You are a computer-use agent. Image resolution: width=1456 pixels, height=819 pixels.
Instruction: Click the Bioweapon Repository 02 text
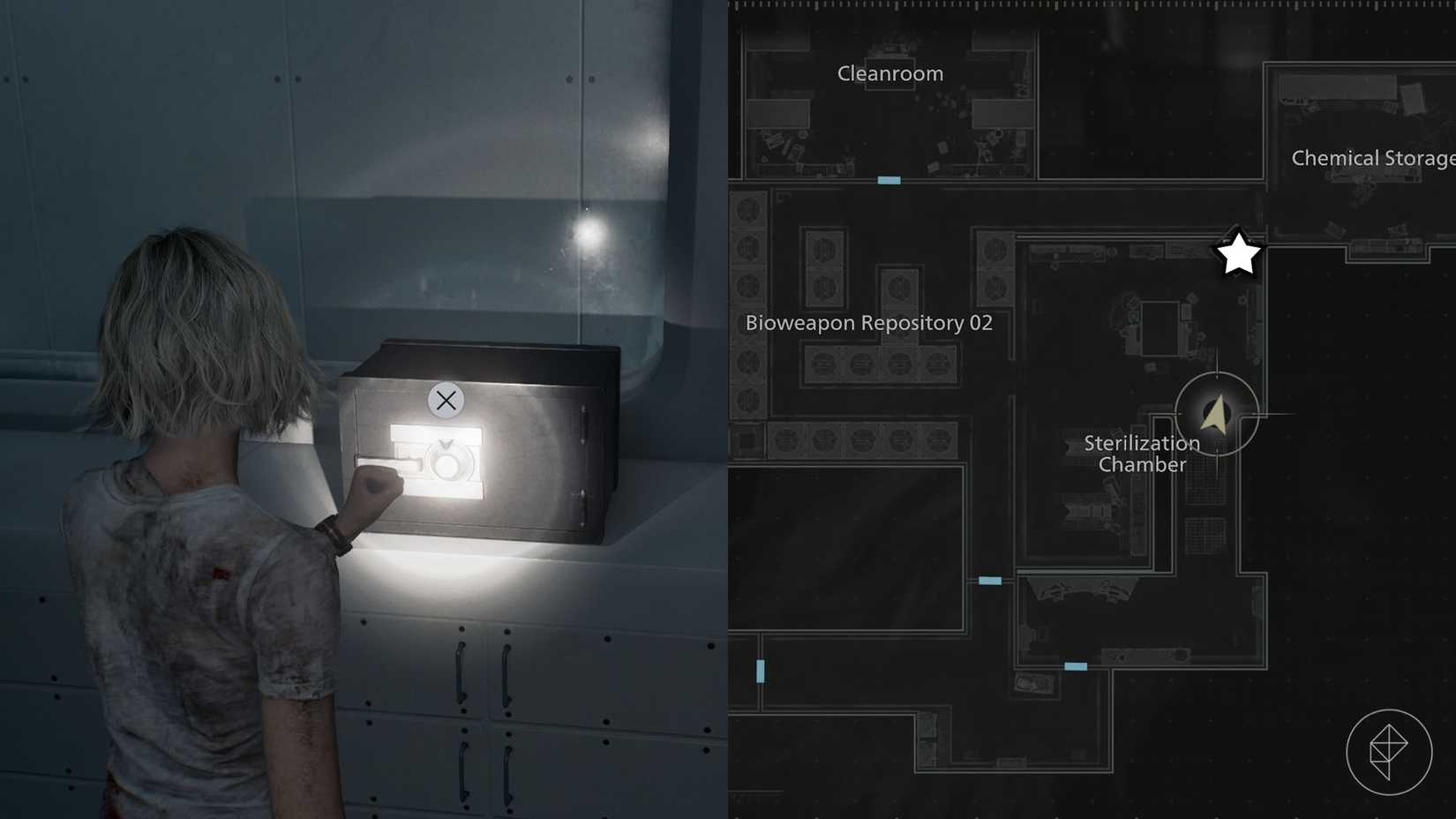(x=867, y=323)
